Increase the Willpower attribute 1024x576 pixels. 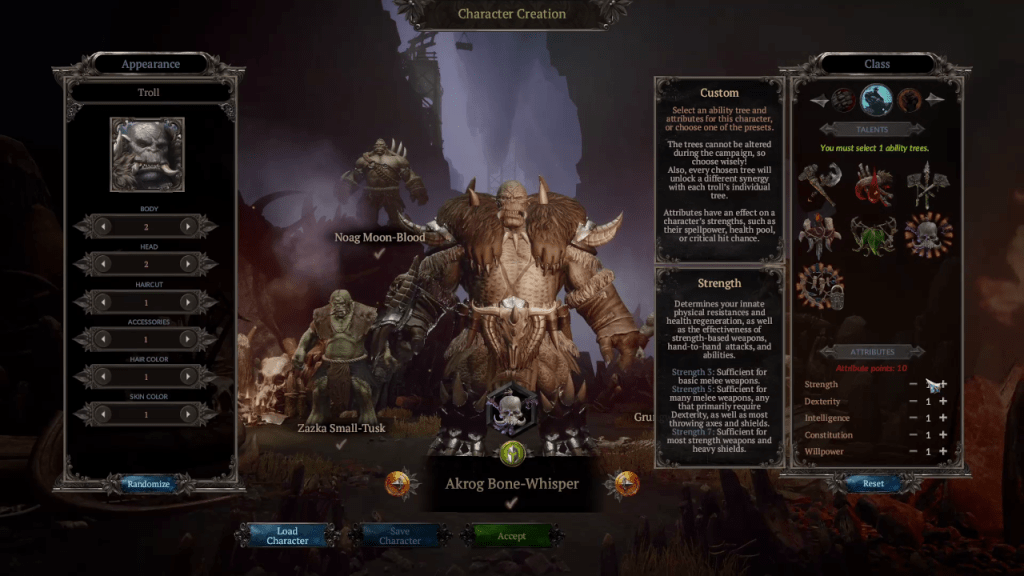coord(943,452)
